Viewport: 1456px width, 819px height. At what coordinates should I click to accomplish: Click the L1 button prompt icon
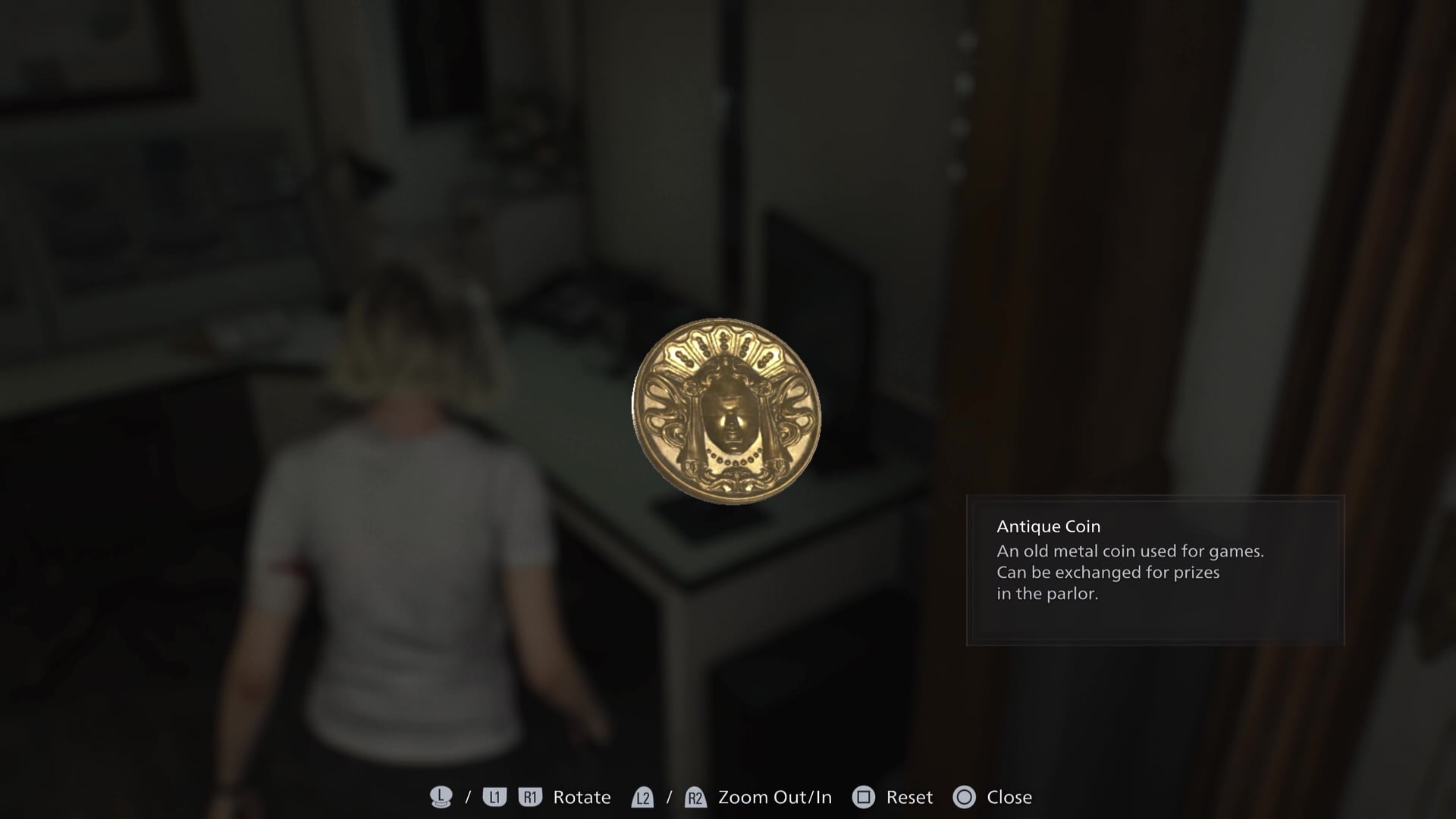coord(494,797)
